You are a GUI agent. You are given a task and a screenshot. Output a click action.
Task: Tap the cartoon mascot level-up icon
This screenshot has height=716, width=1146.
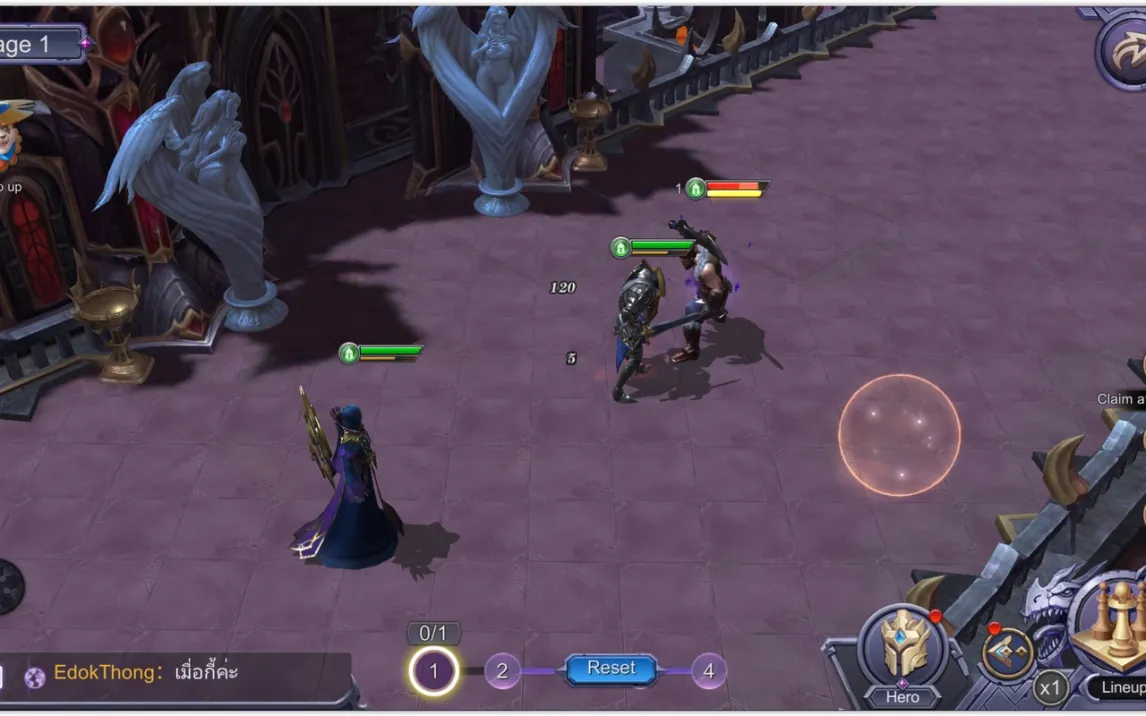tap(12, 135)
